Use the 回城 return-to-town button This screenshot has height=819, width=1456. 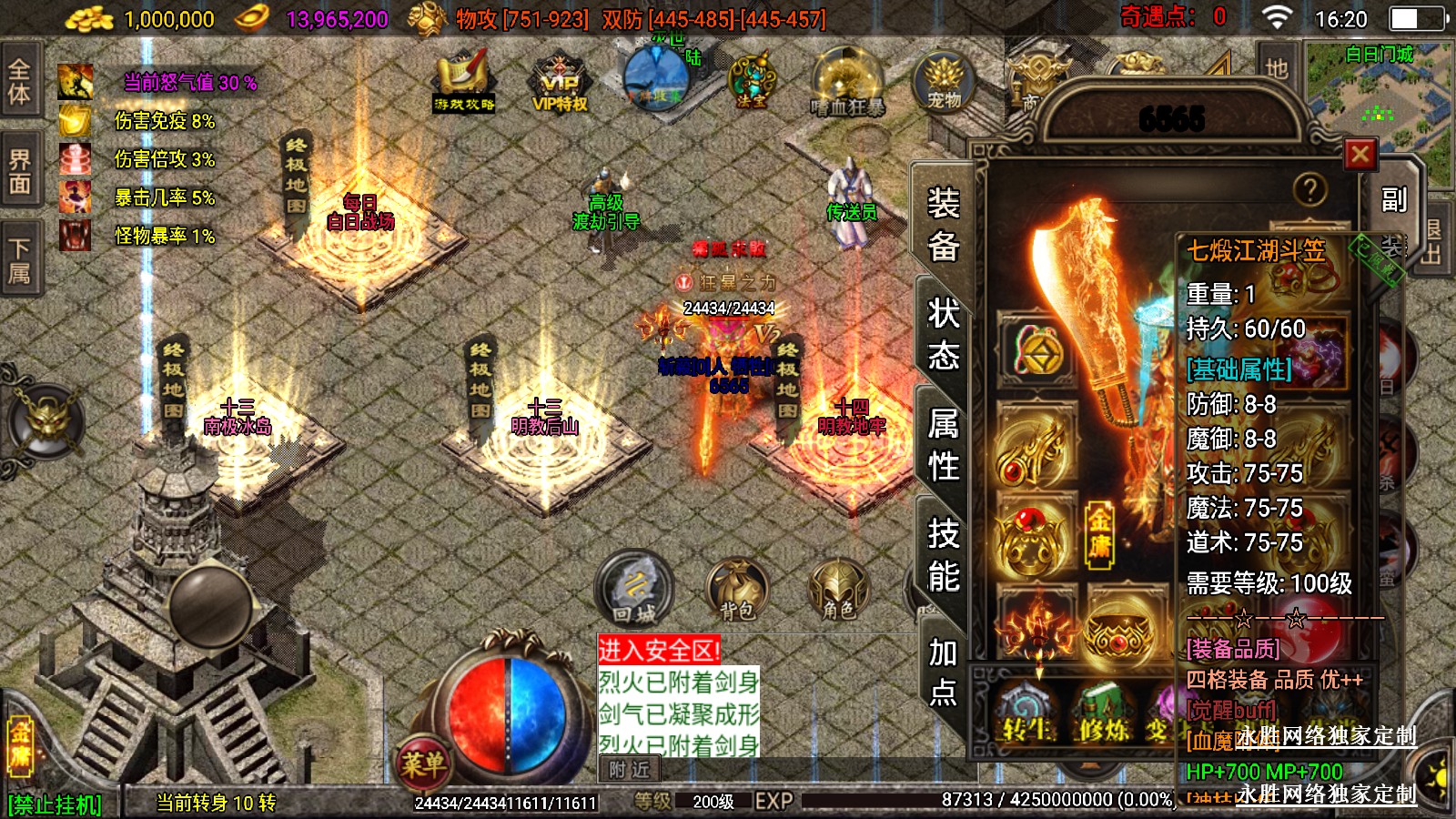[x=634, y=588]
